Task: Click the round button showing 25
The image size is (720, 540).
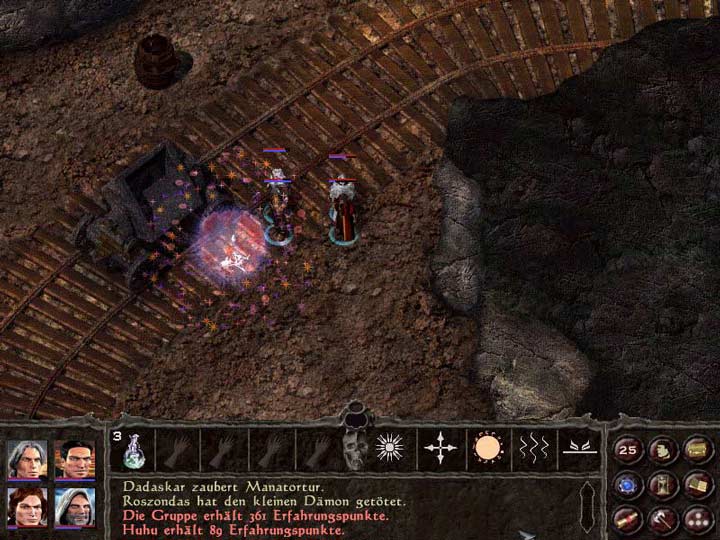Action: (628, 450)
